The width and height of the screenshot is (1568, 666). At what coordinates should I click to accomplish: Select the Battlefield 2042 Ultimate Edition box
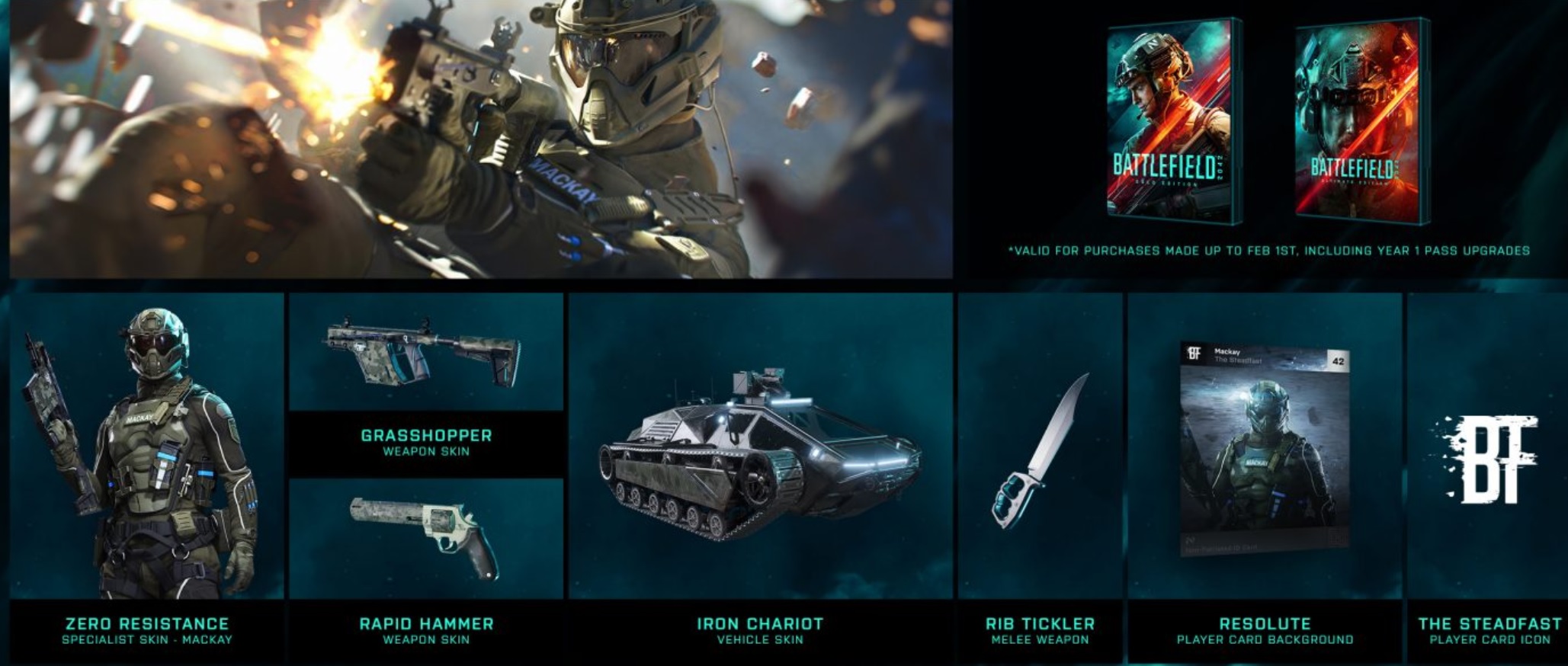click(1361, 122)
